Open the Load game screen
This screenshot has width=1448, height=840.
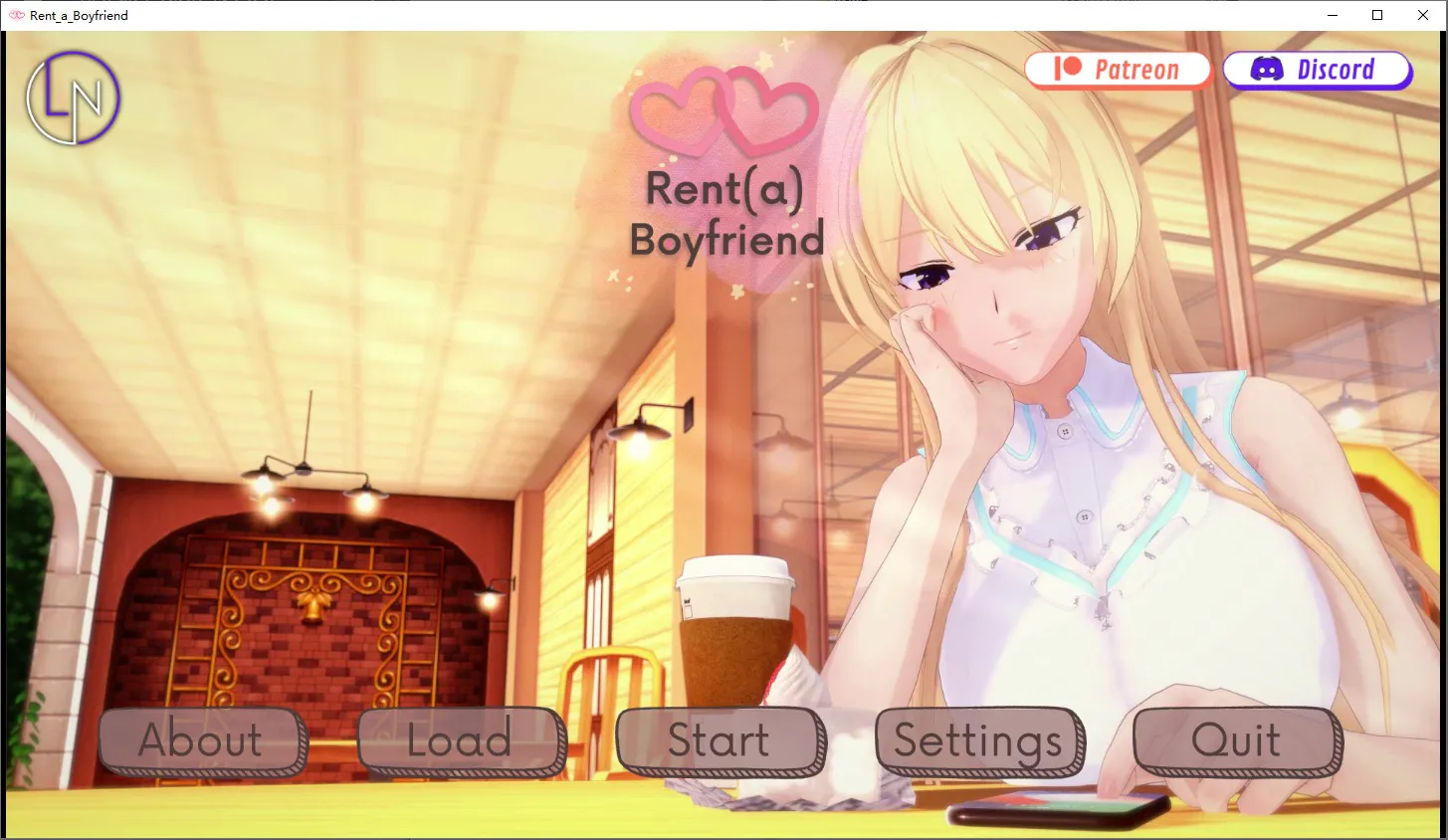tap(459, 739)
